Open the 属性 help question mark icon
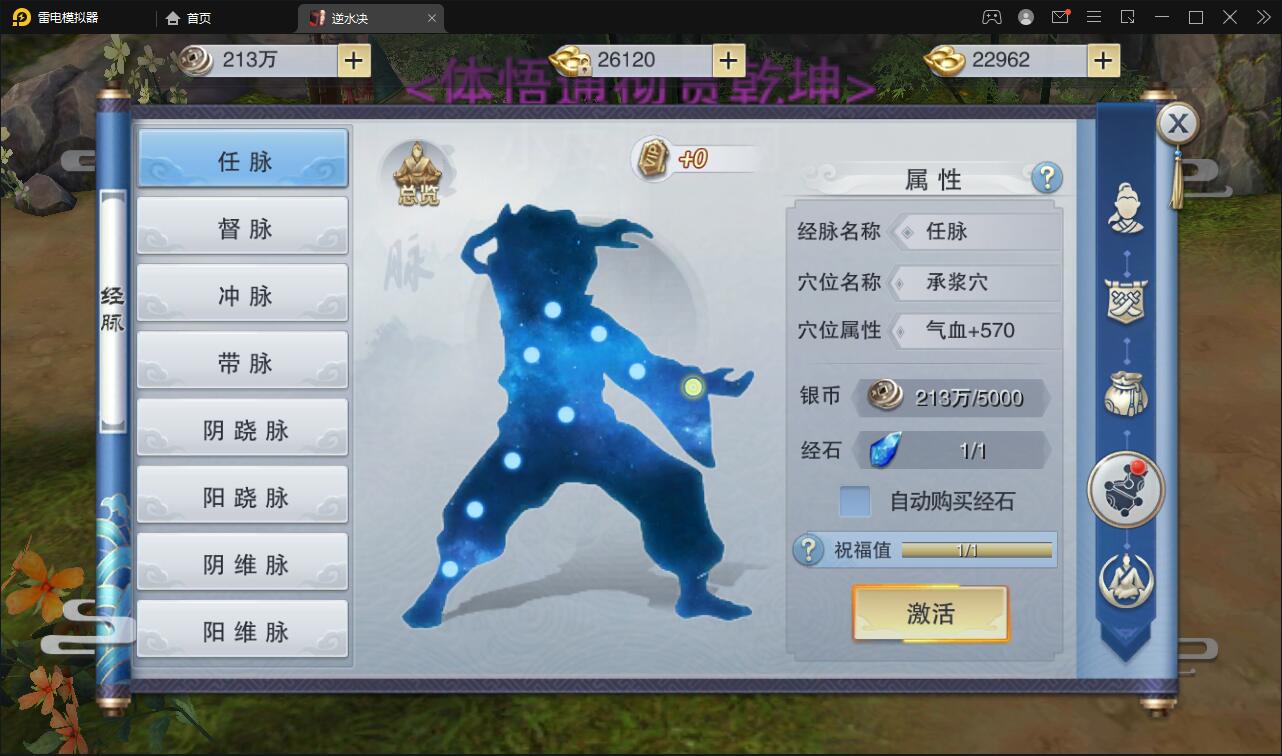 point(1046,179)
